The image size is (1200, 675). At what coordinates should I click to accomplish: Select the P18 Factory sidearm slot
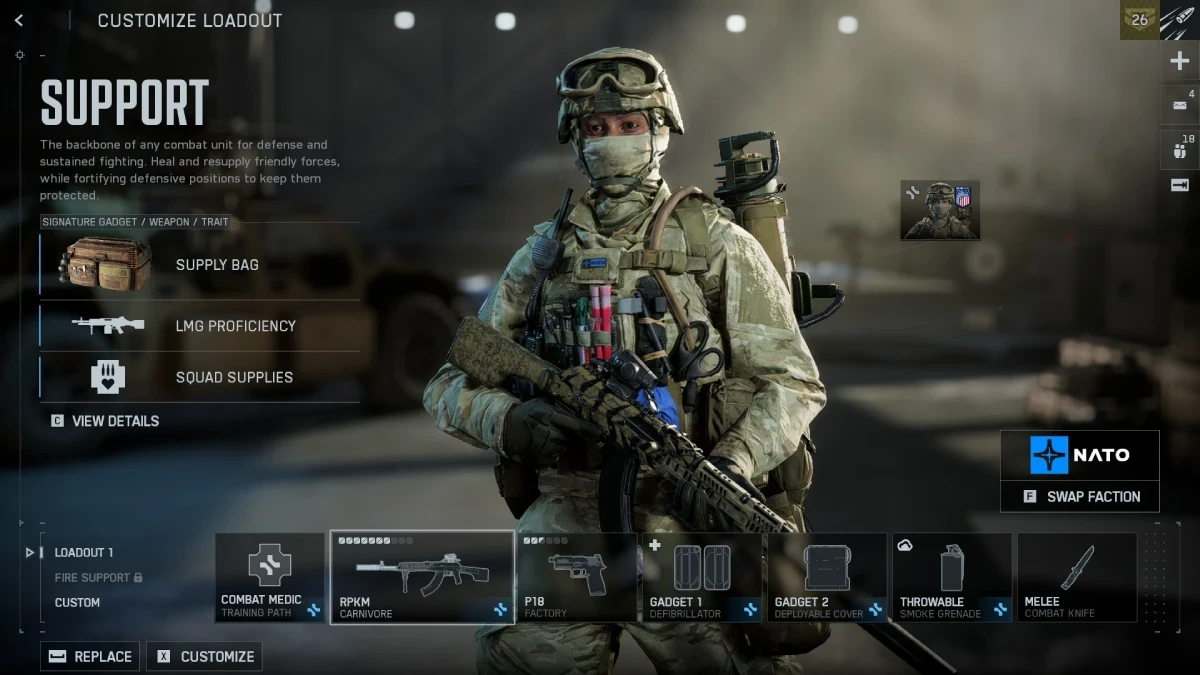click(x=577, y=578)
